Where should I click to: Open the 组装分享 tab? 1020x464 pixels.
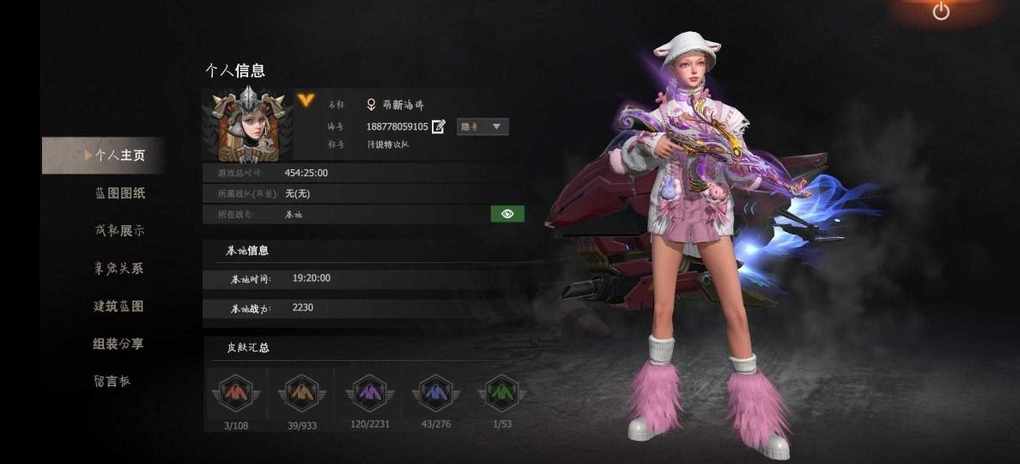118,343
